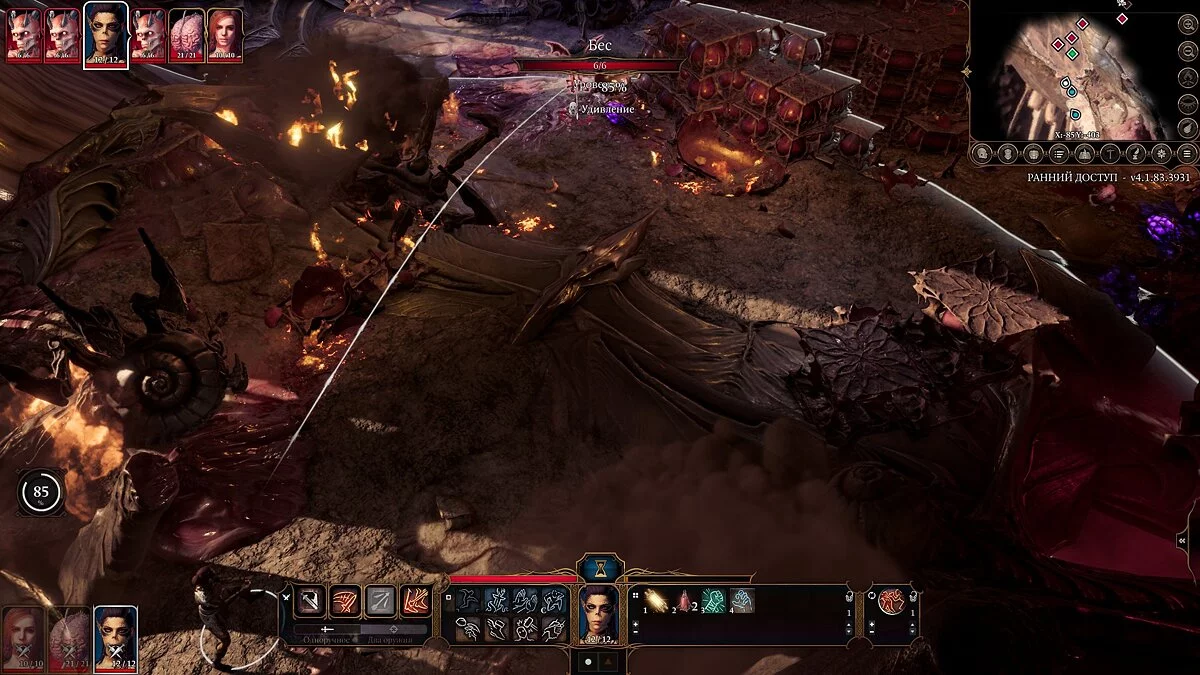Open the journal list icon
Screen dimensions: 1200x675
(1057, 153)
